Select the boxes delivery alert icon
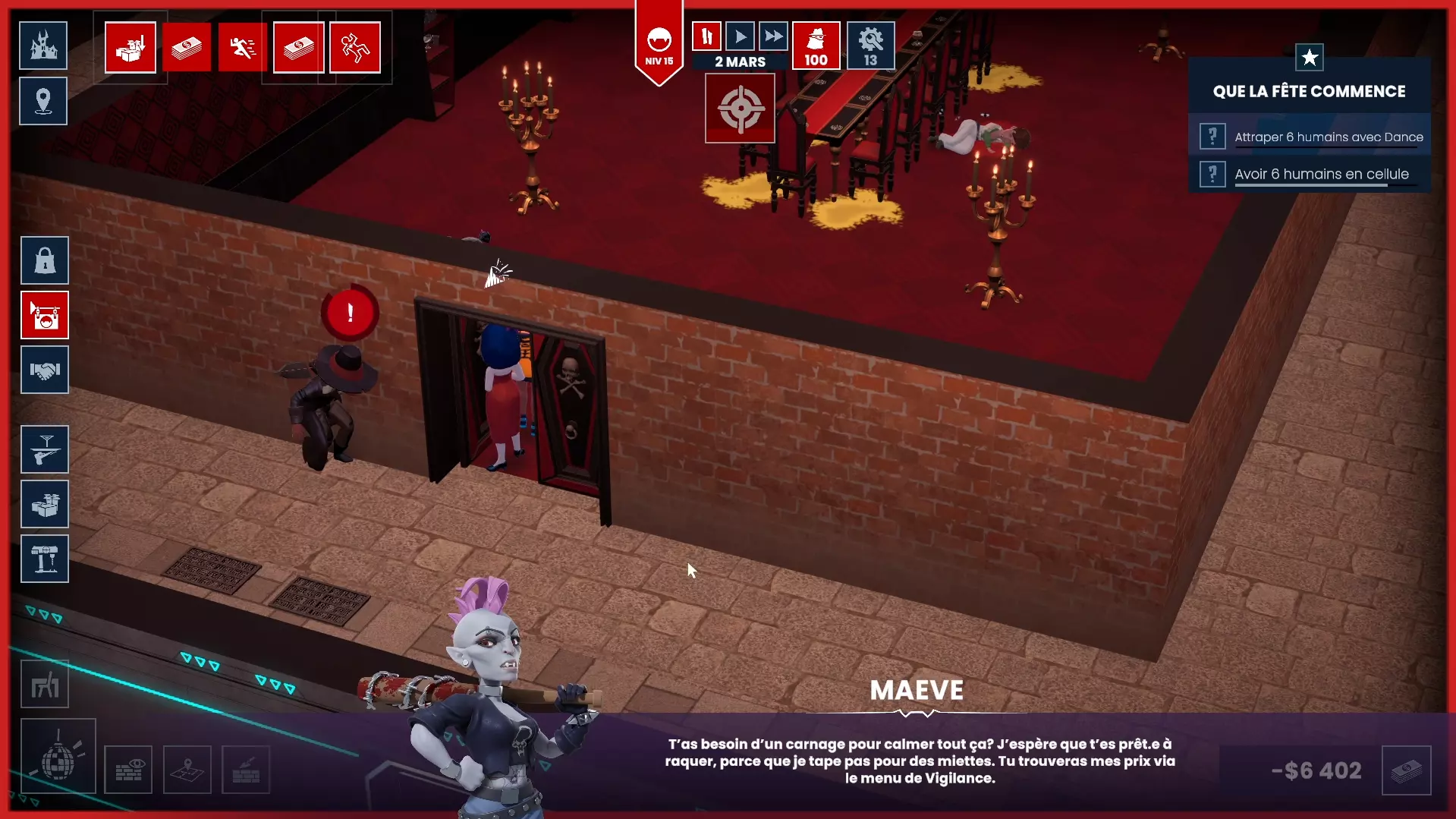Screen dimensions: 1456x819 coord(131,48)
